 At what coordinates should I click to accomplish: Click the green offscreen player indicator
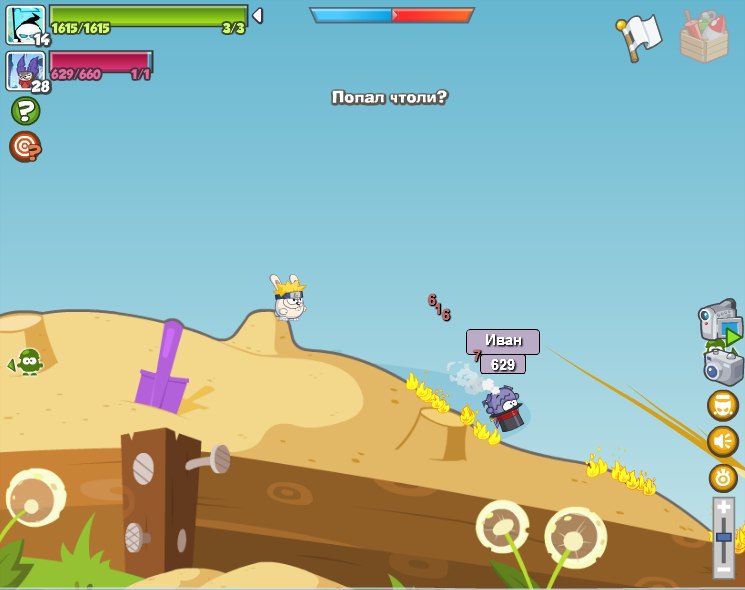[x=27, y=362]
